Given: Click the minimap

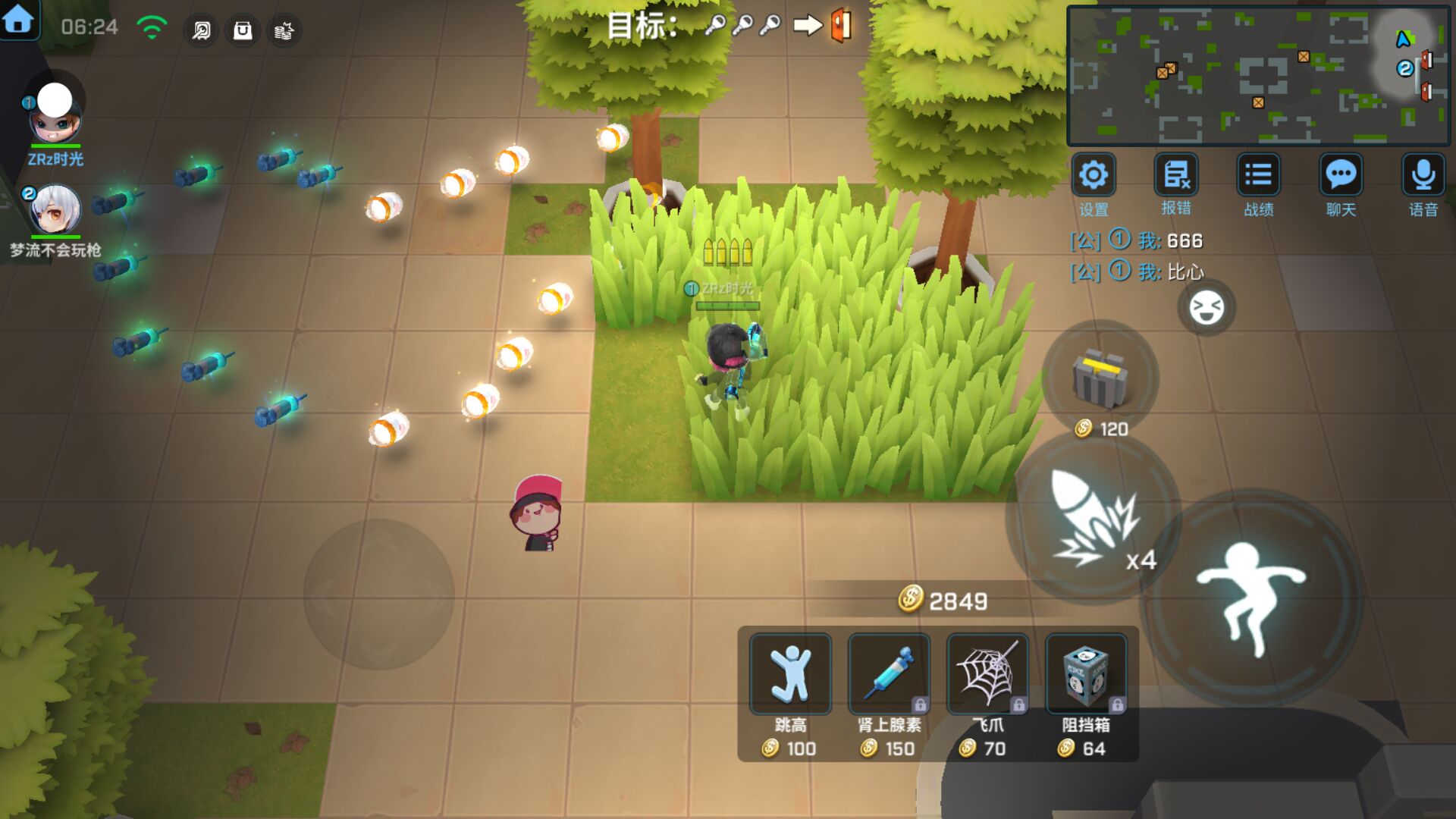Looking at the screenshot, I should [1257, 76].
